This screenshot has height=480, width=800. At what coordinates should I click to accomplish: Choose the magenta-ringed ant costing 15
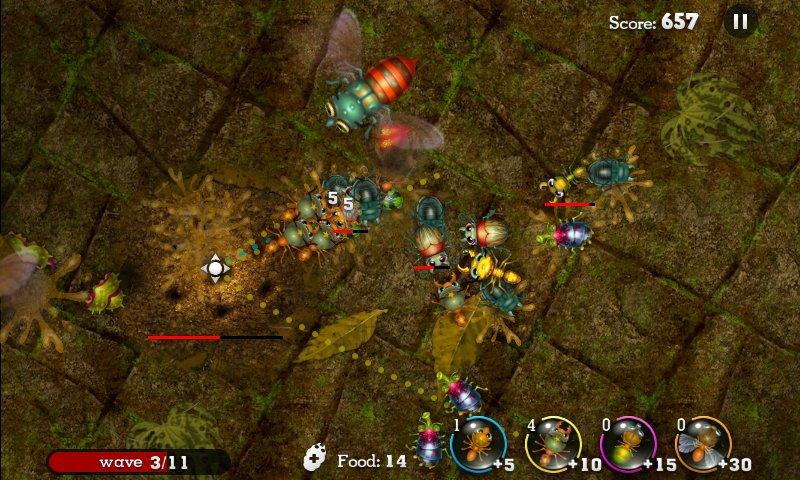[628, 444]
